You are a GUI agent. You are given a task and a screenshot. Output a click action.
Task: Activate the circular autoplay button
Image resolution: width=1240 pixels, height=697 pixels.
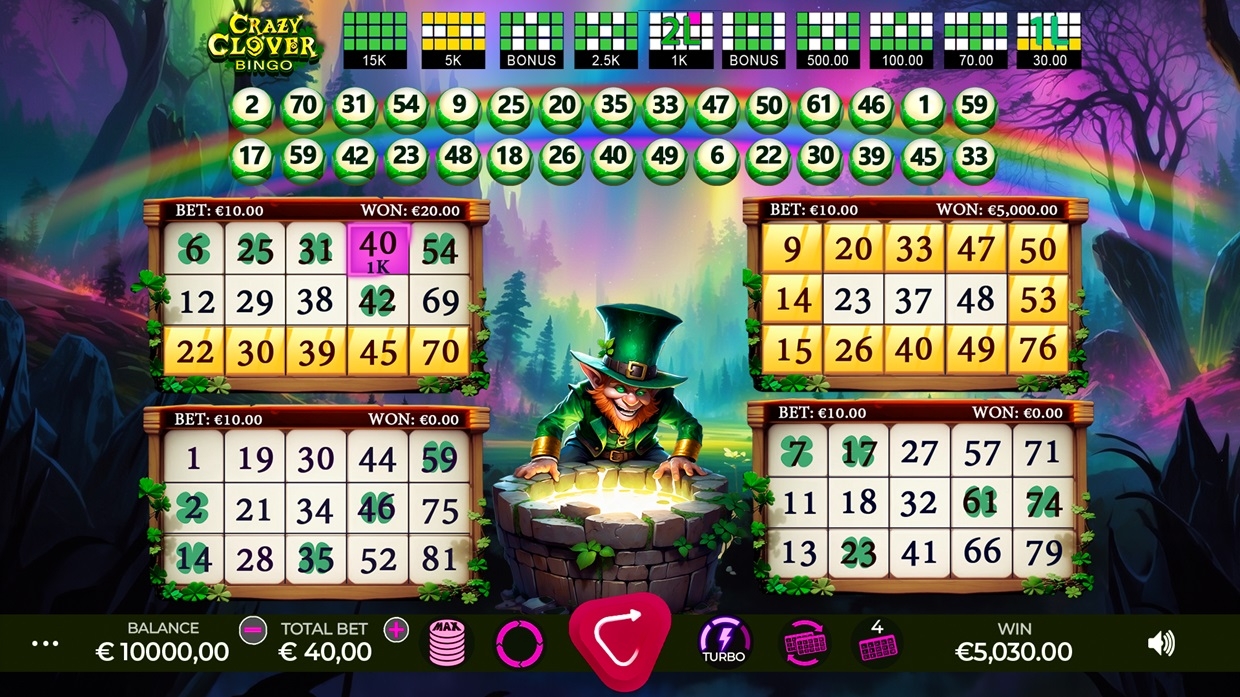point(520,643)
